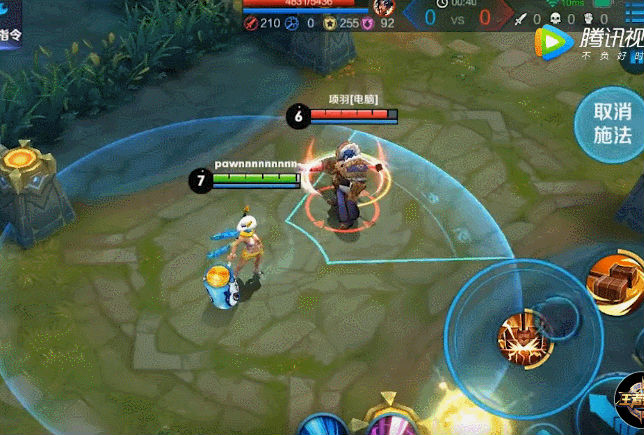
Task: Open the 指令 command panel
Action: [x=12, y=32]
